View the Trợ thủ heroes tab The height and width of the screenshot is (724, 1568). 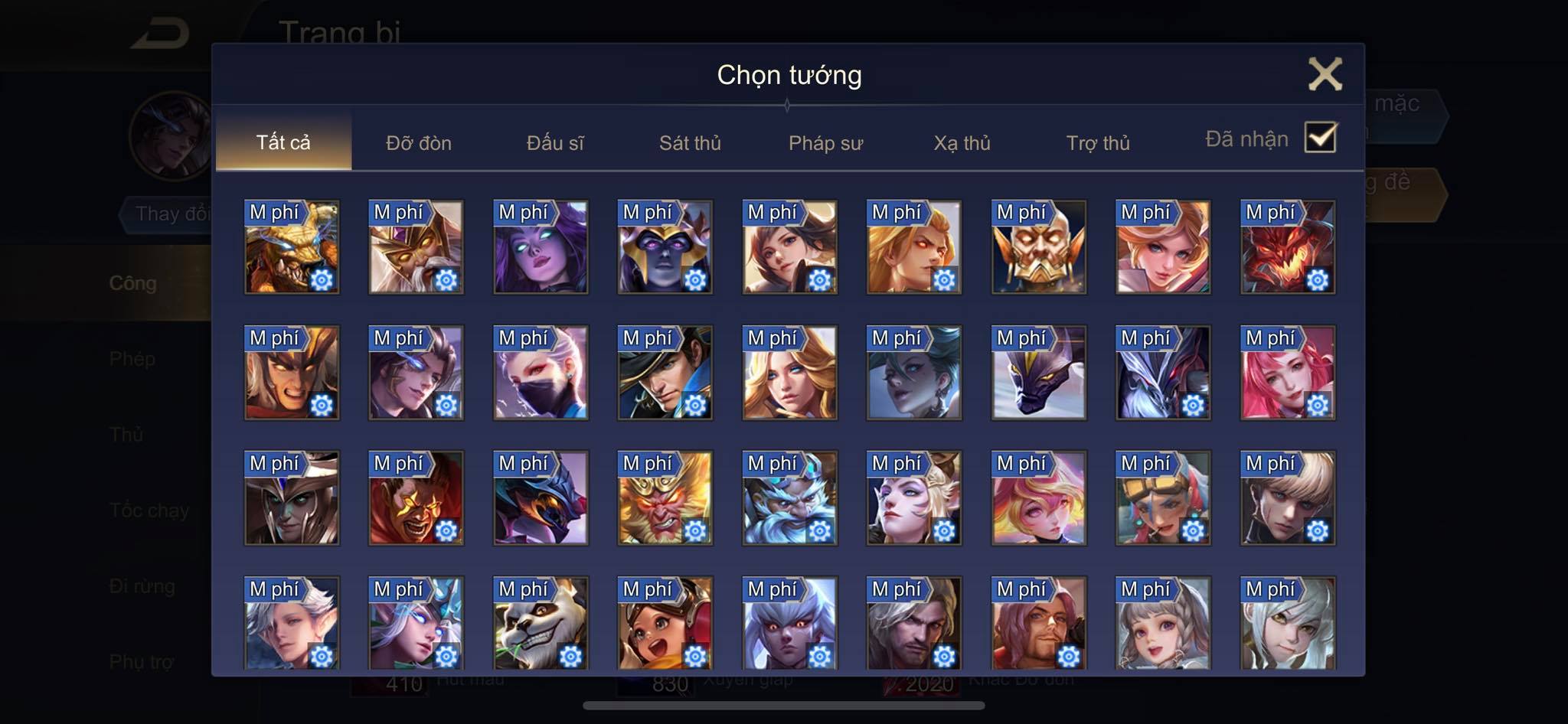(x=1097, y=142)
